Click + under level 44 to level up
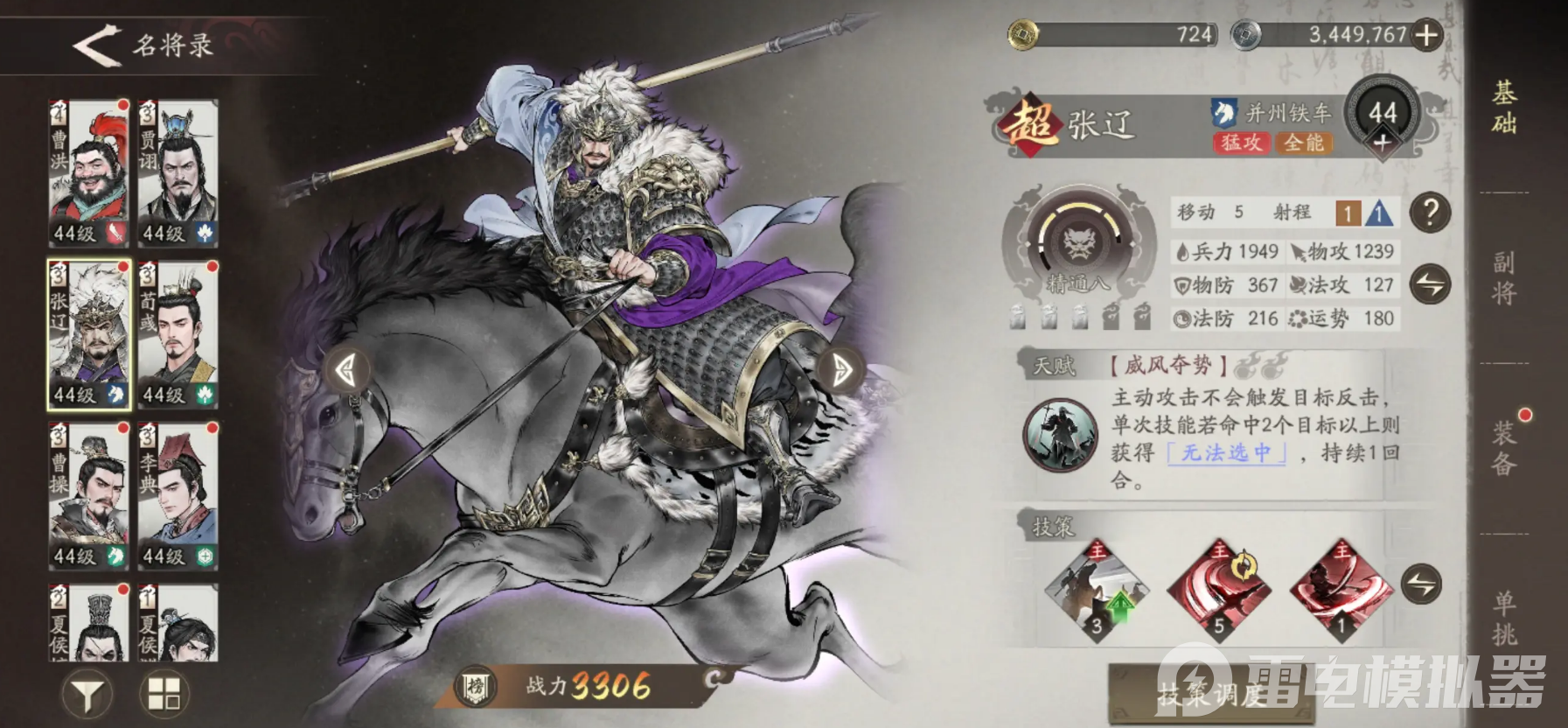 point(1383,143)
